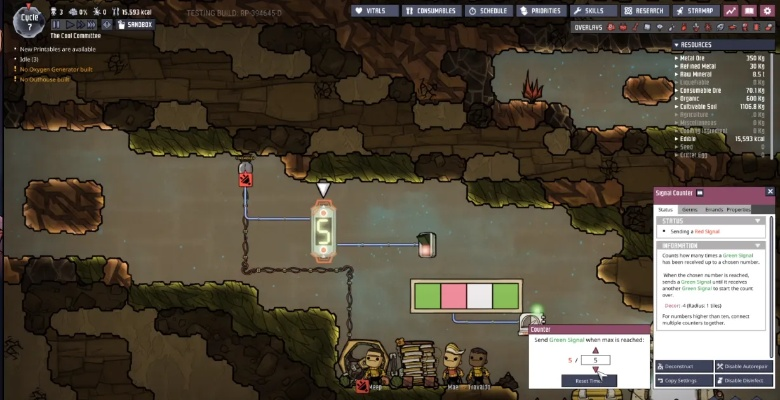The image size is (780, 400).
Task: Disable Autorepair for this building
Action: [744, 367]
